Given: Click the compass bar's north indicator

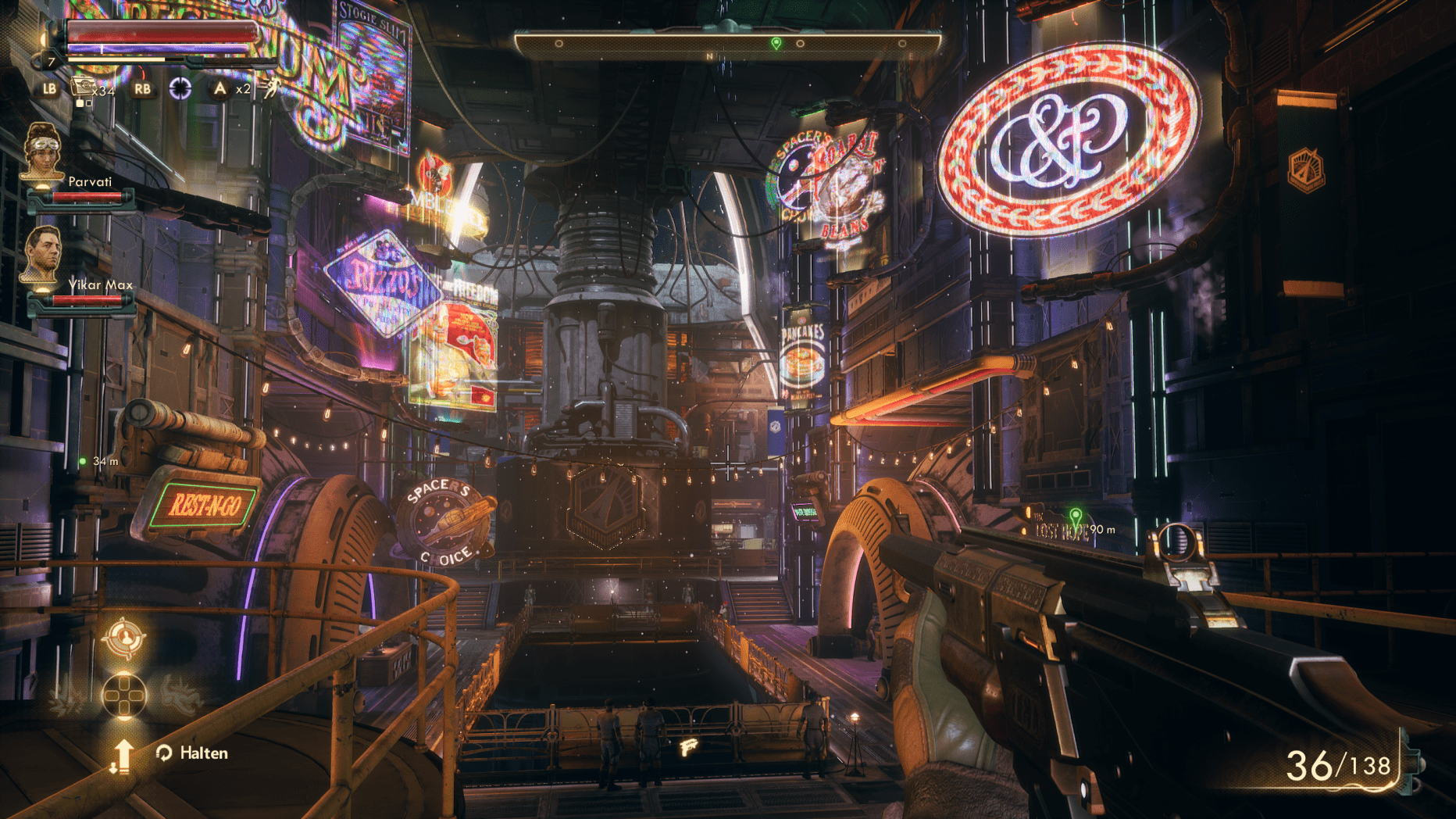Looking at the screenshot, I should point(709,56).
